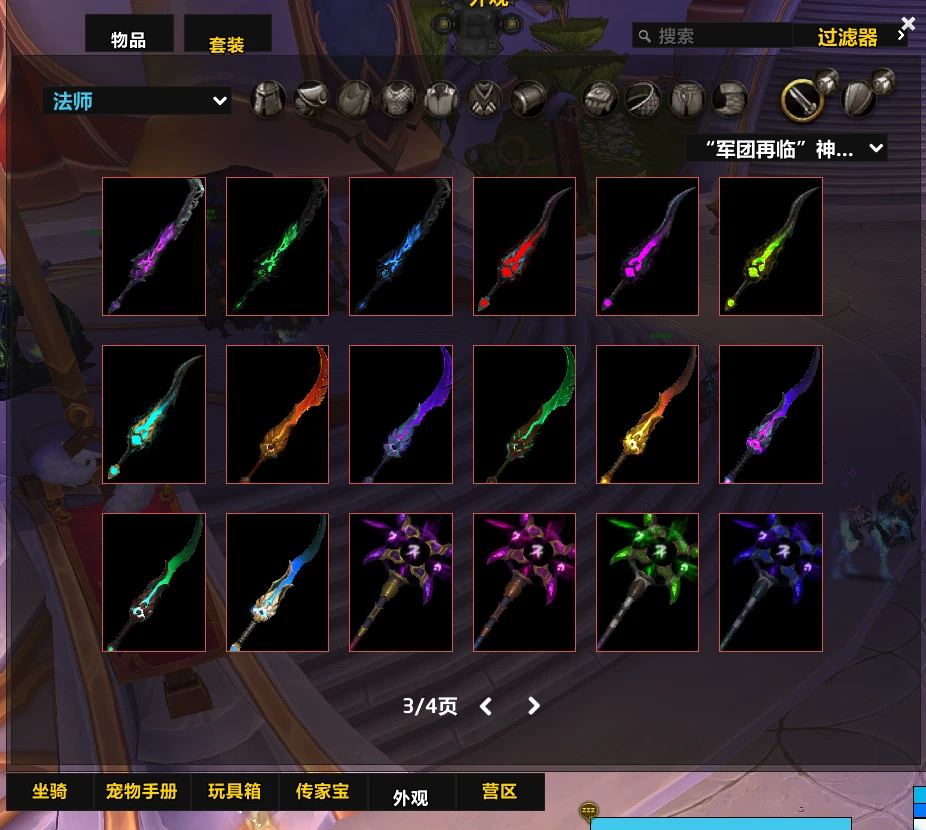
Task: Open the "军团再临" weapon category dropdown
Action: (x=785, y=149)
